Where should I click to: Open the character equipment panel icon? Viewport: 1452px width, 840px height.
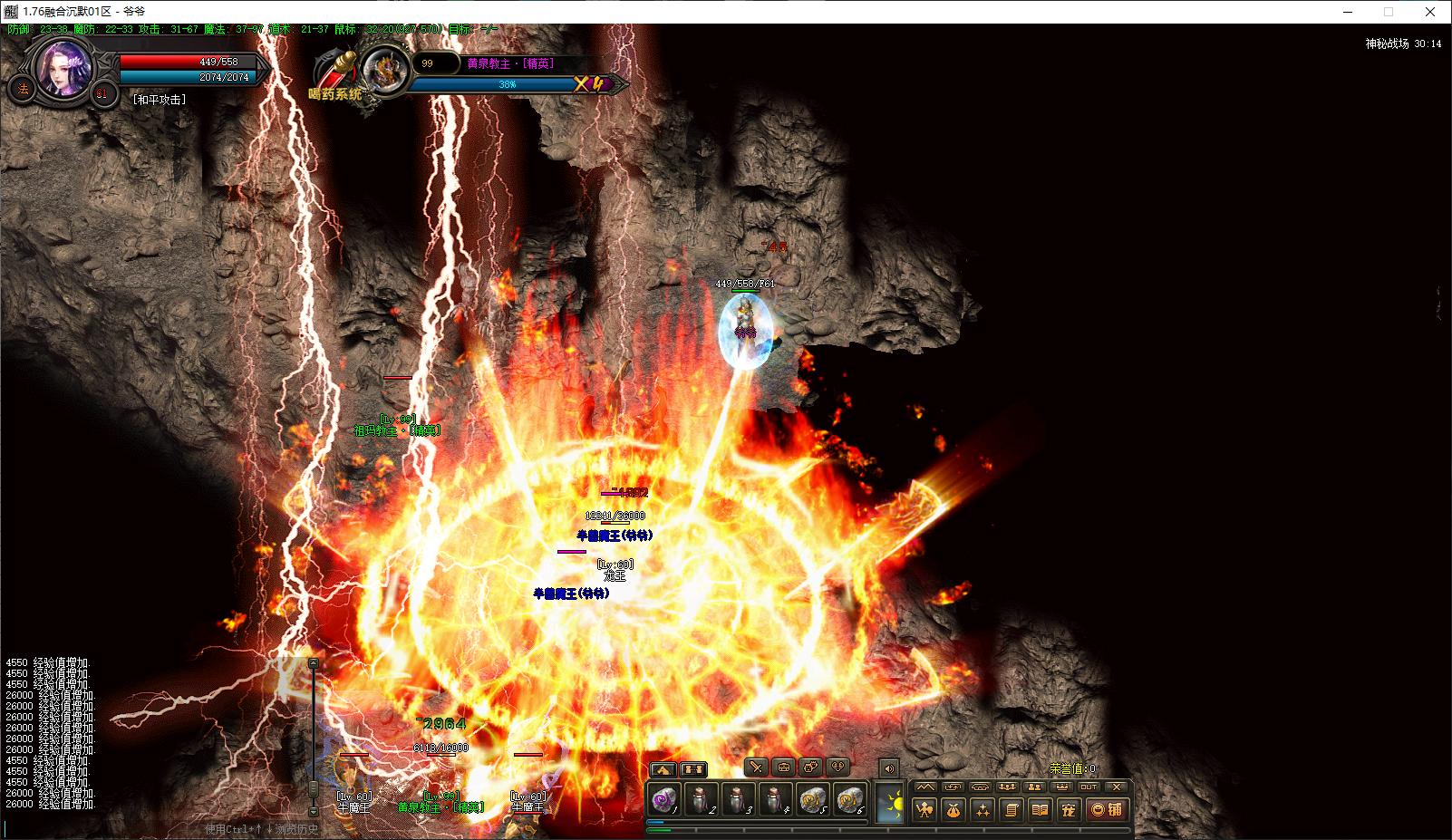point(924,809)
